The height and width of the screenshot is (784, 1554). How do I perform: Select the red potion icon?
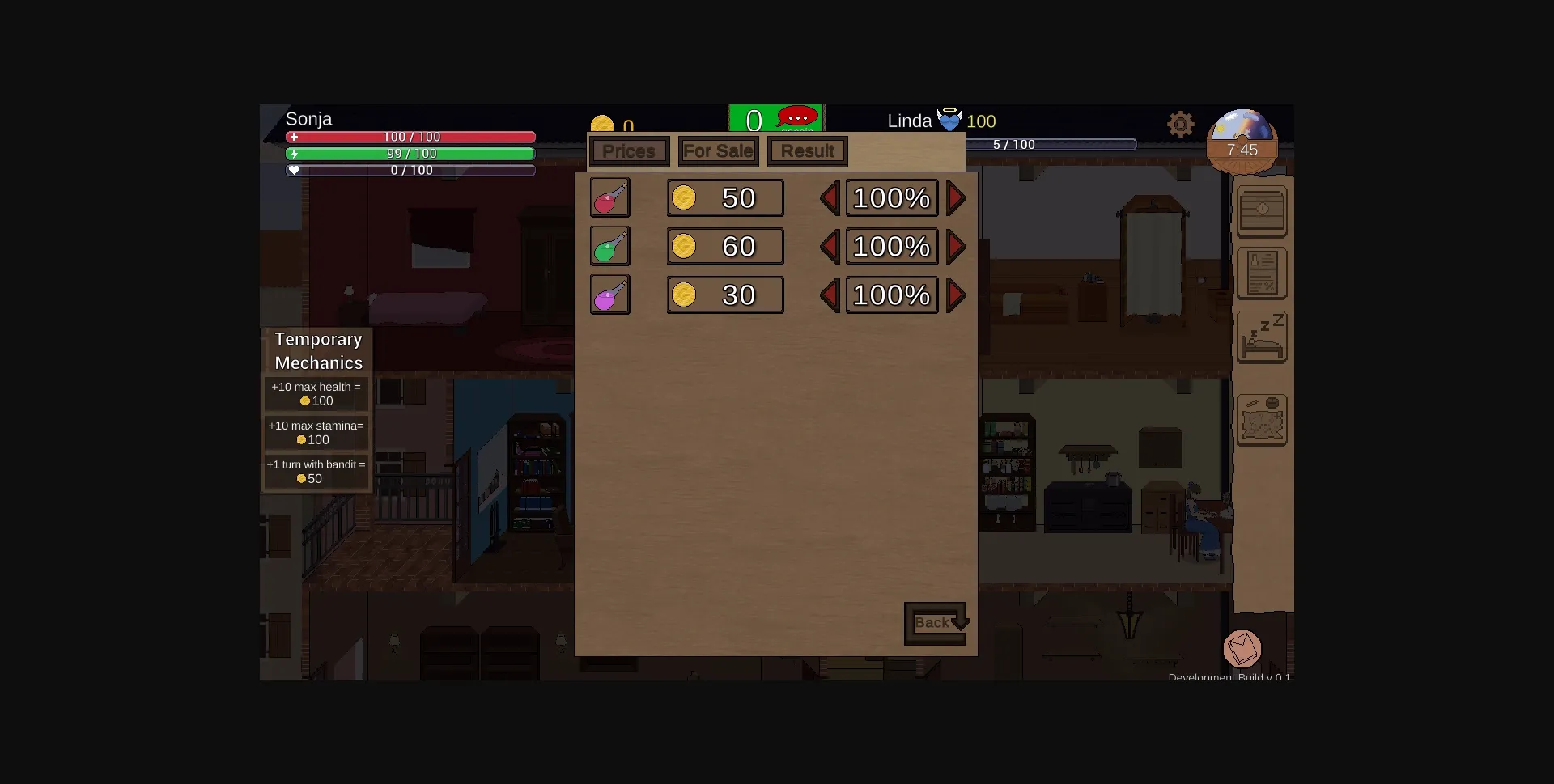point(609,197)
